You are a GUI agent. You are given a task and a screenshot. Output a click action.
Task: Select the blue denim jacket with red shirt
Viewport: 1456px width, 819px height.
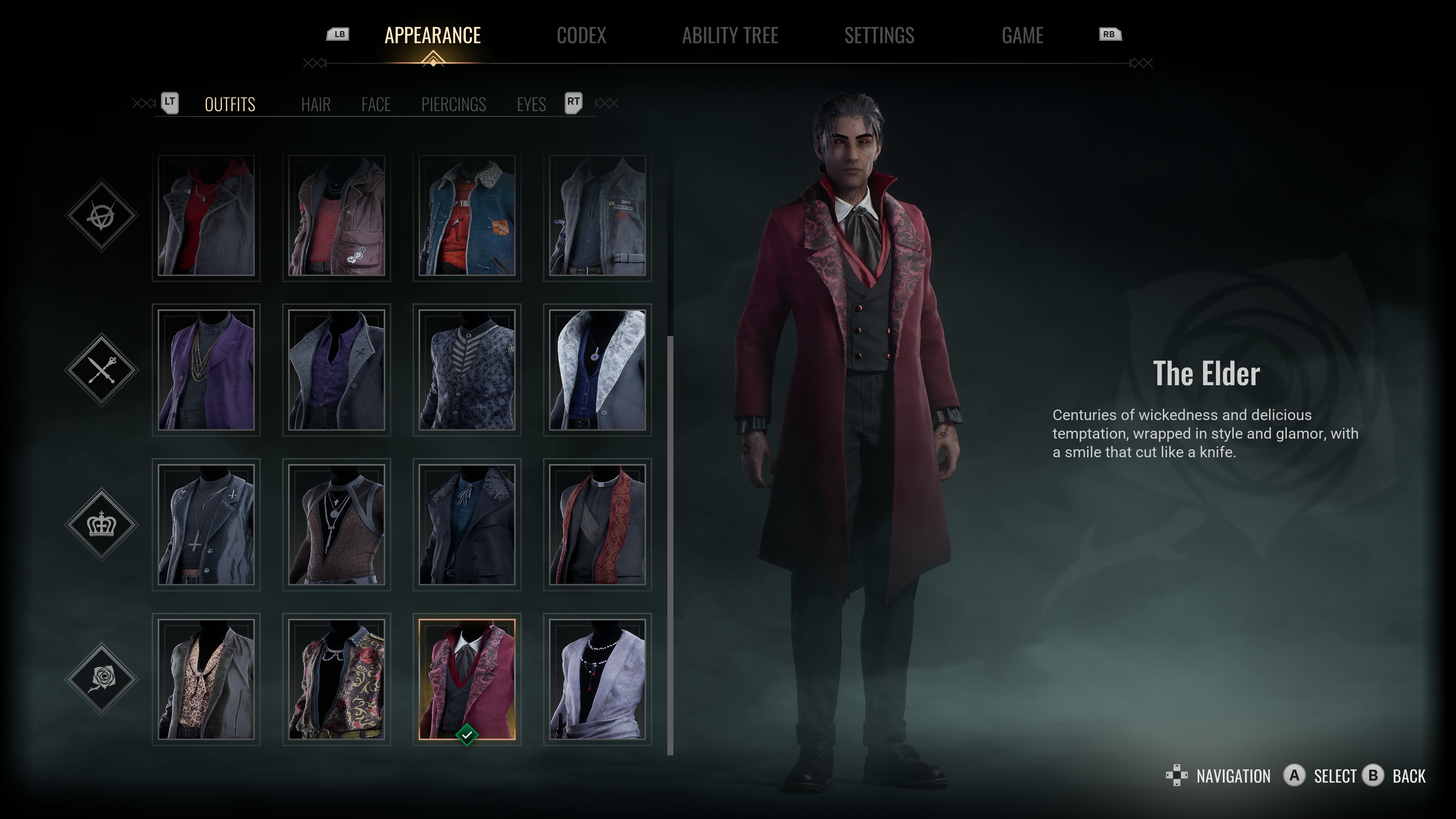(467, 215)
